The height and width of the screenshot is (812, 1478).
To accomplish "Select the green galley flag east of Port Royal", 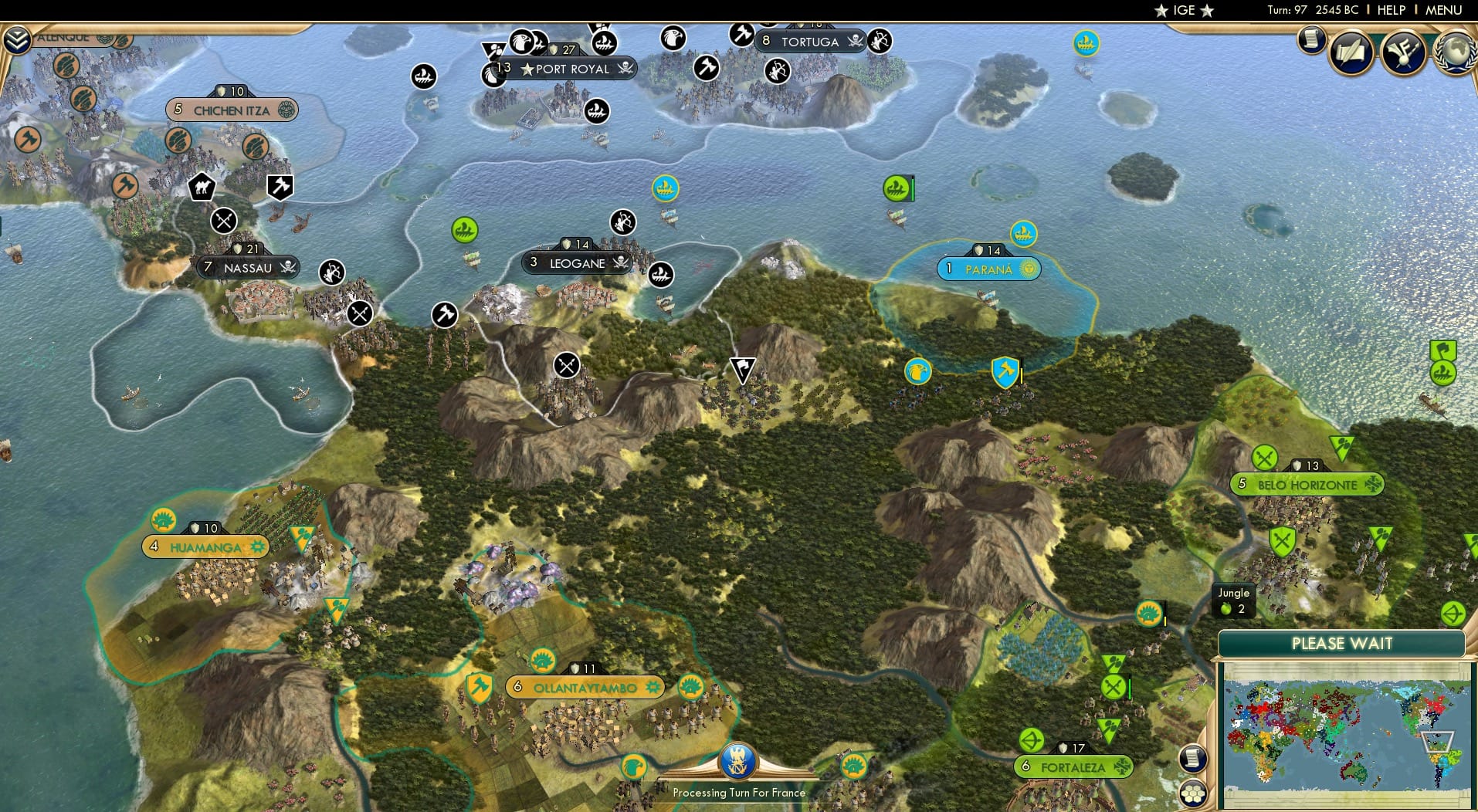I will (896, 188).
